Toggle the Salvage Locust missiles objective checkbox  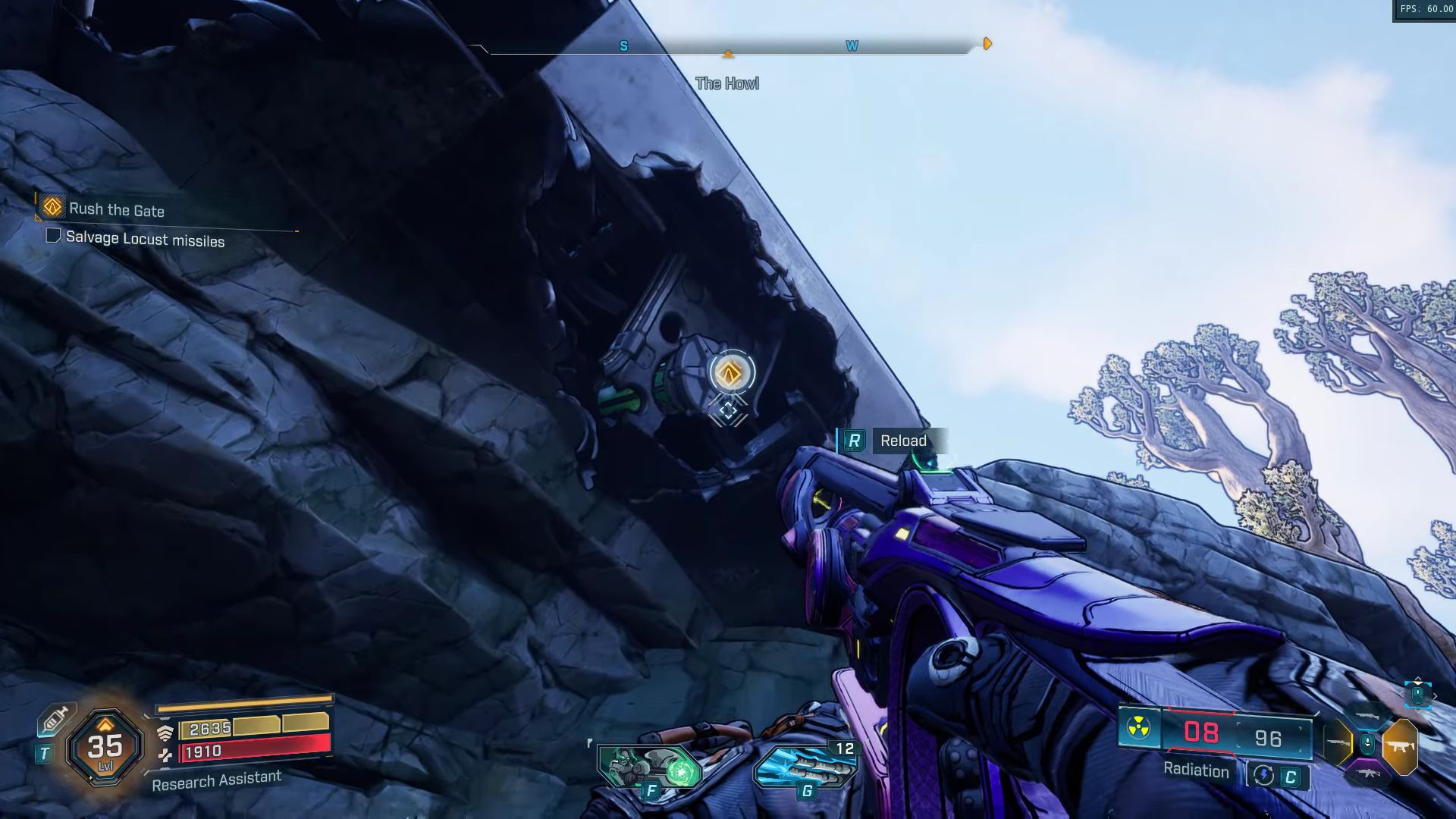pyautogui.click(x=53, y=236)
